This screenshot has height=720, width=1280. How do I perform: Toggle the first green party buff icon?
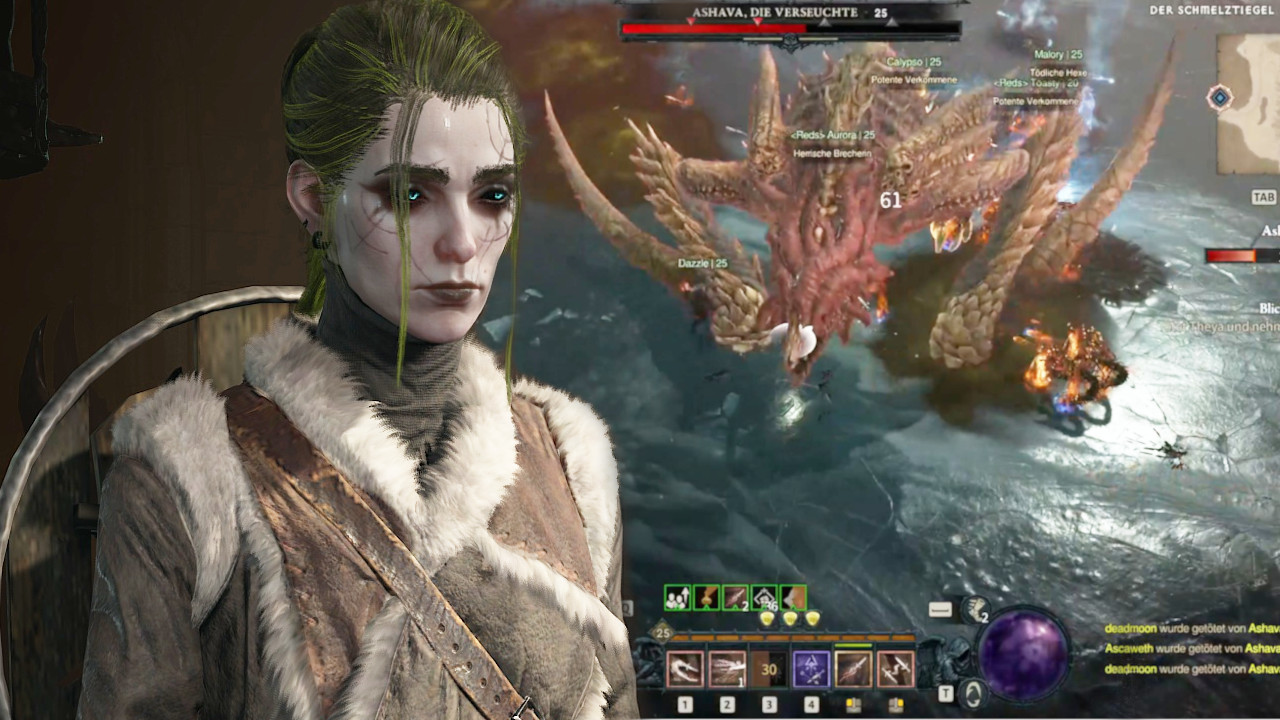678,597
